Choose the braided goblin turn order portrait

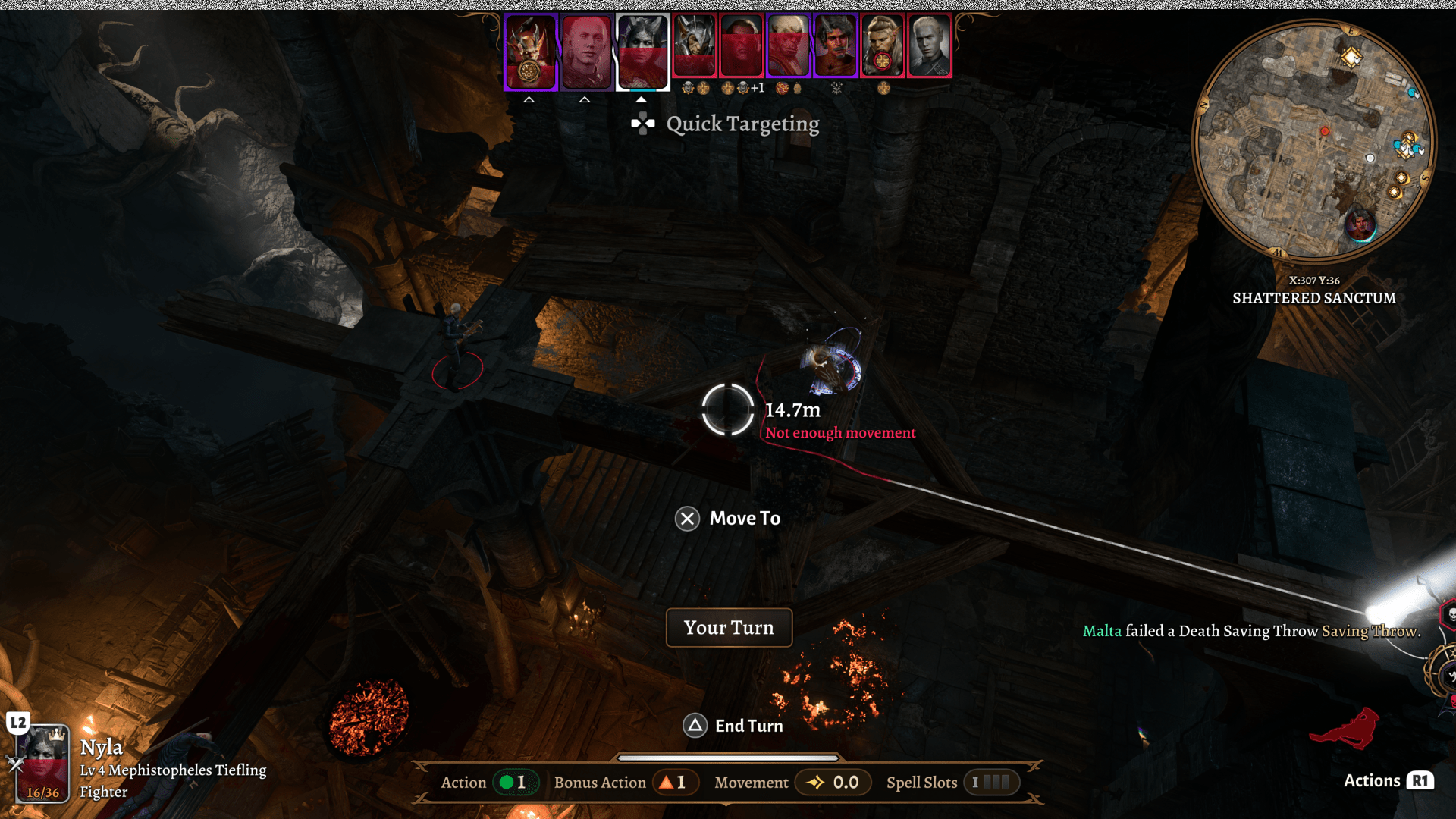[882, 46]
